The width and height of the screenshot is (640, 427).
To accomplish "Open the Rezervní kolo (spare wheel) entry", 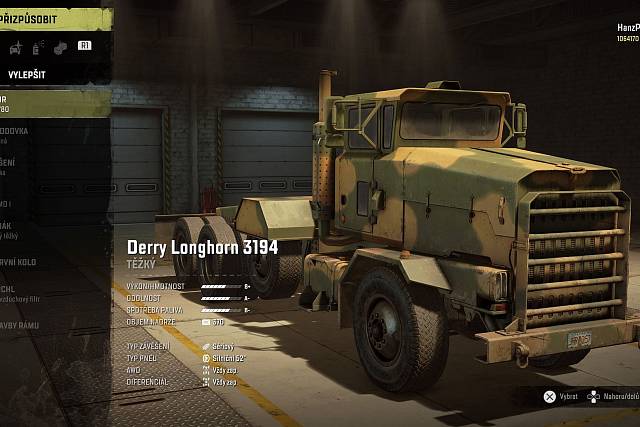I will pyautogui.click(x=40, y=263).
